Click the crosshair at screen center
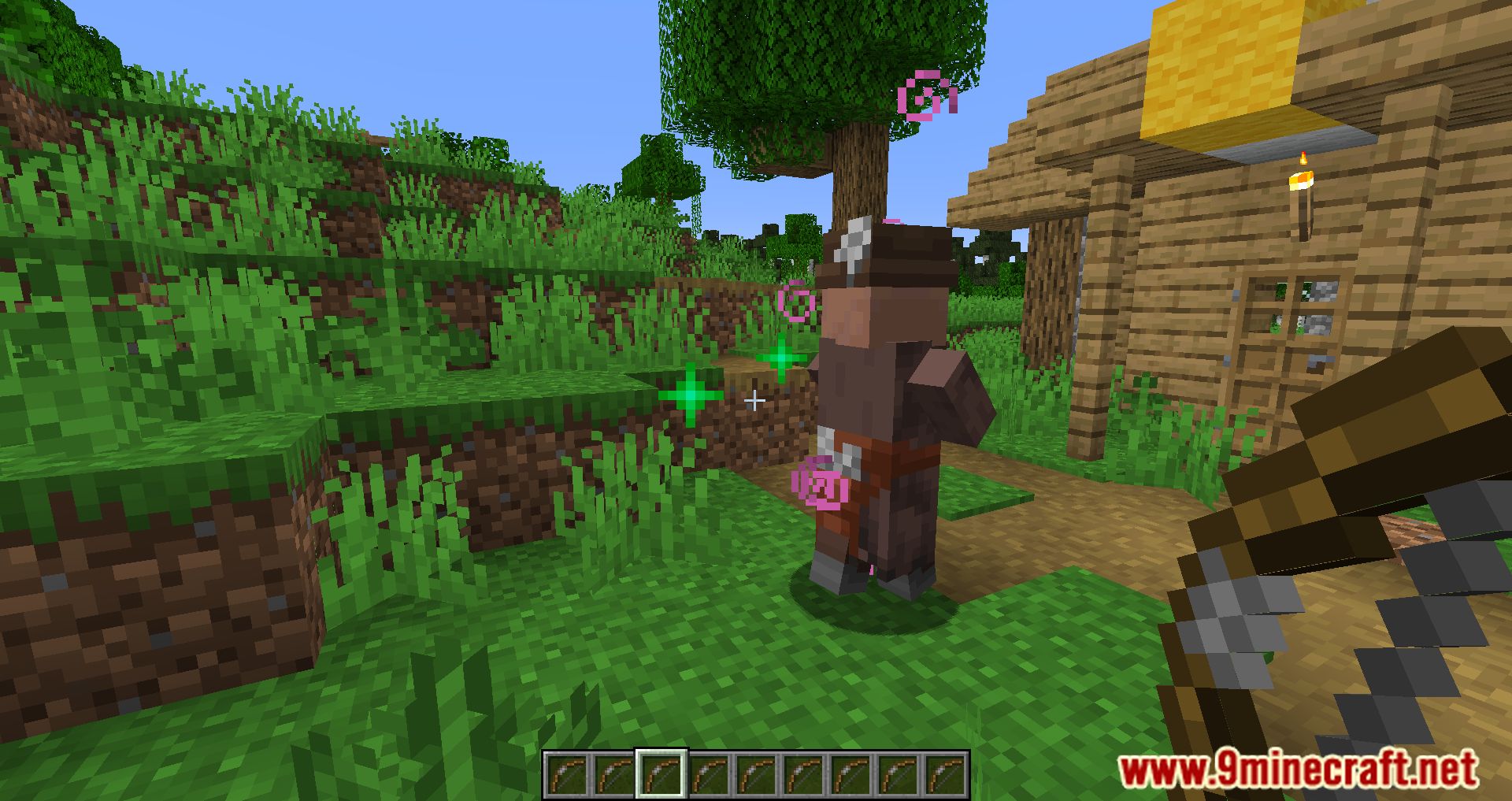Screen dimensions: 1512x801 [x=754, y=400]
